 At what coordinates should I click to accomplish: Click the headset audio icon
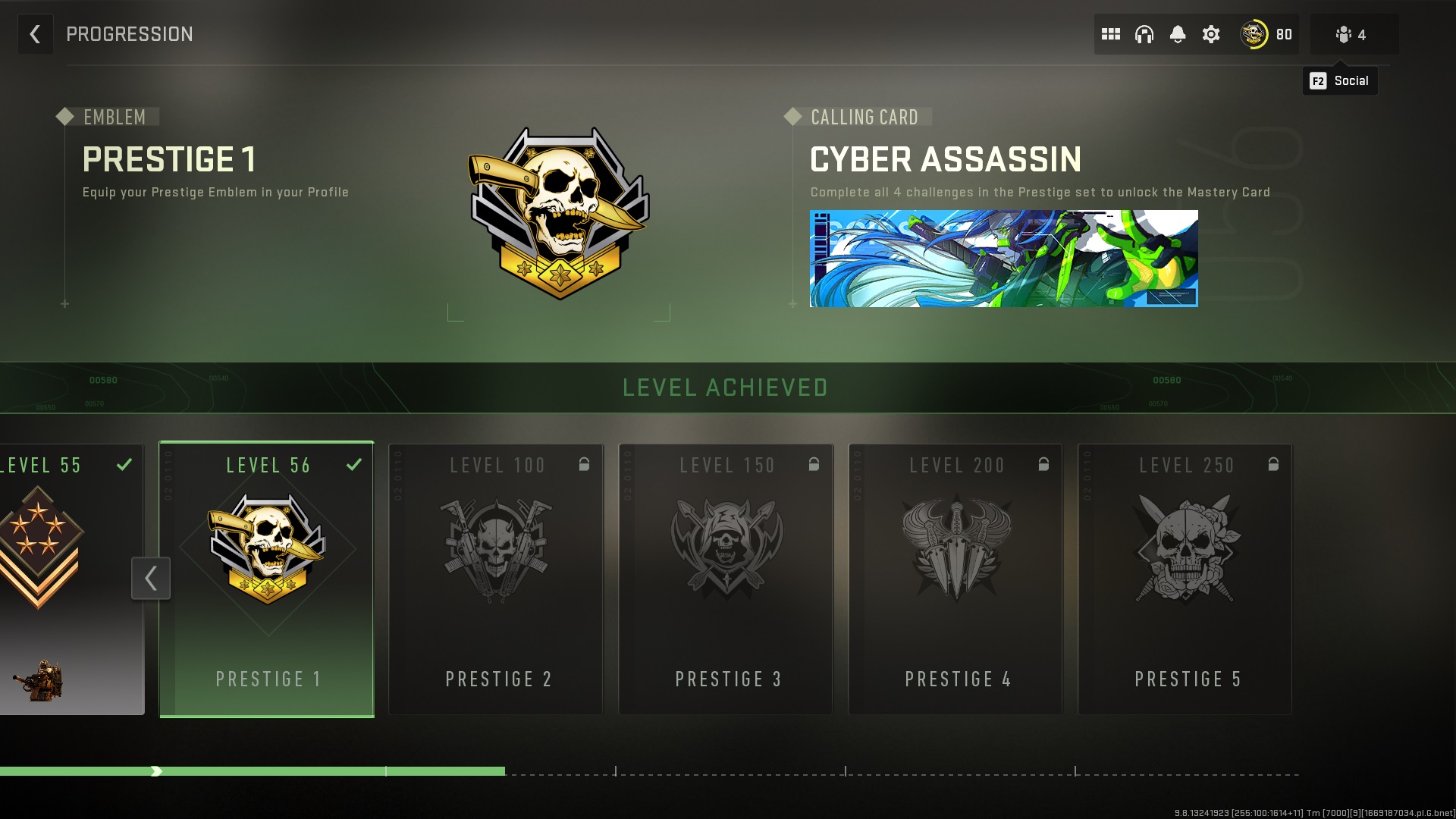[x=1144, y=34]
